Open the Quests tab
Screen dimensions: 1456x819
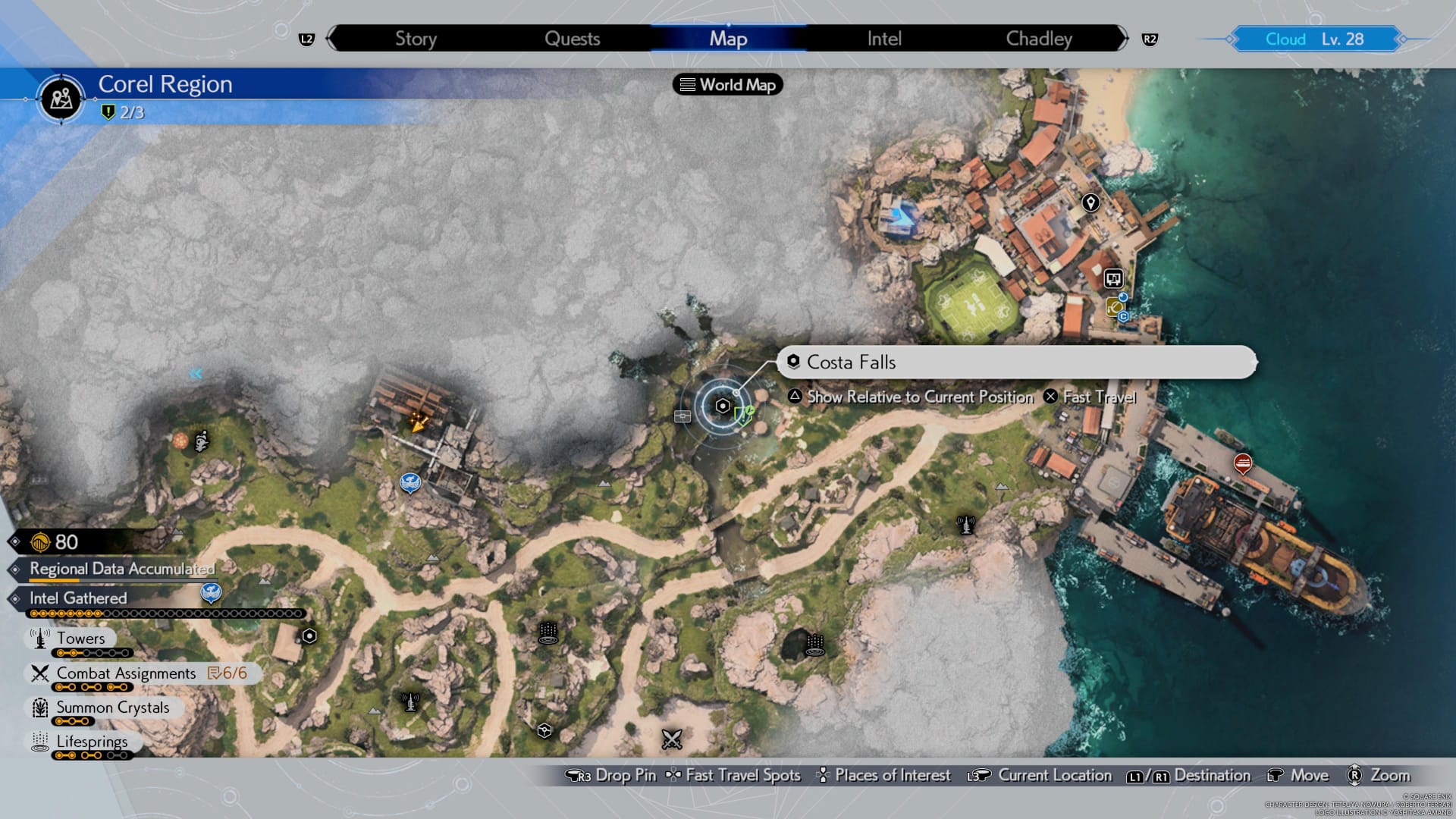tap(572, 39)
